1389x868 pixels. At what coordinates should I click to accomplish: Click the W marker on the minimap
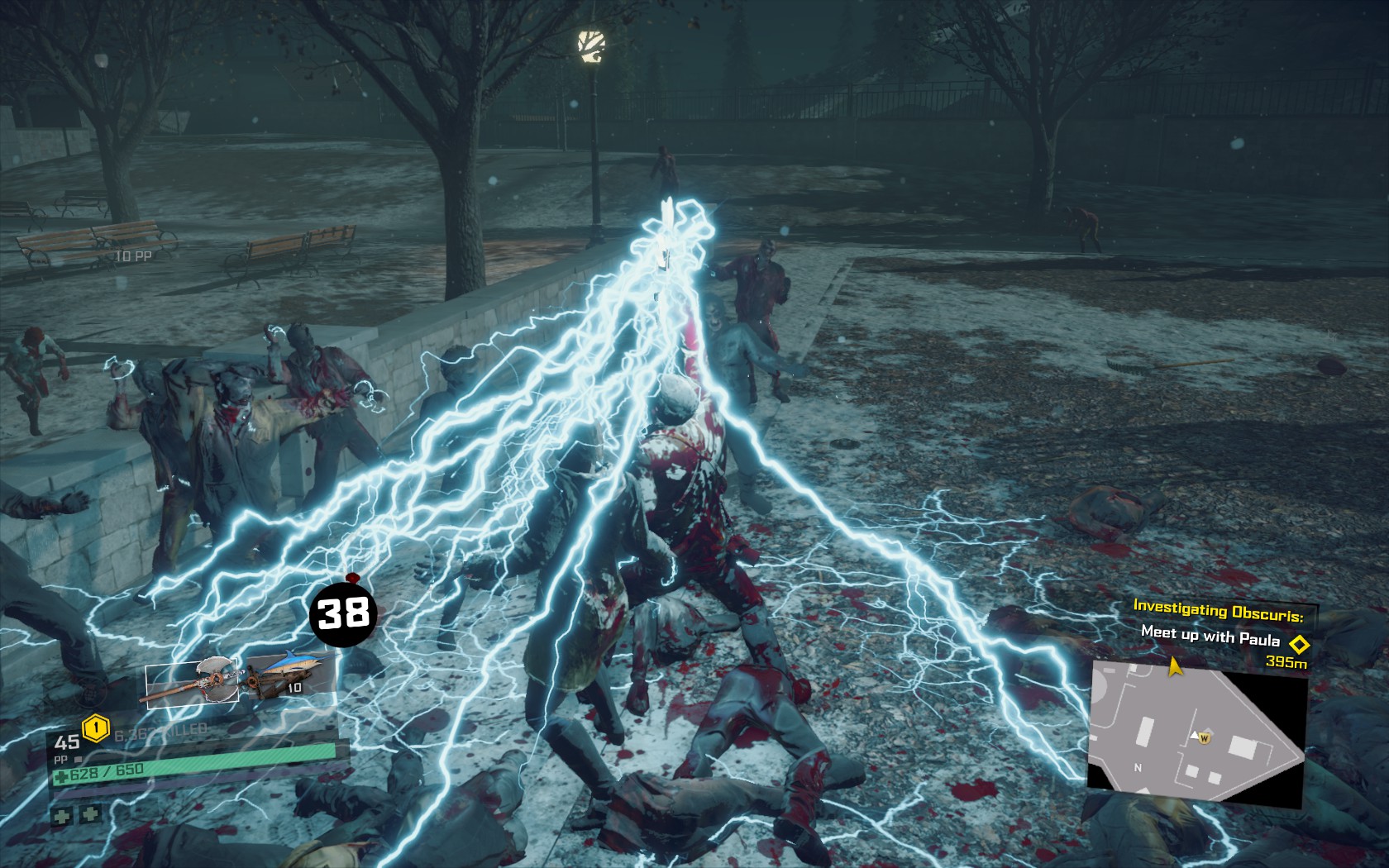1205,737
